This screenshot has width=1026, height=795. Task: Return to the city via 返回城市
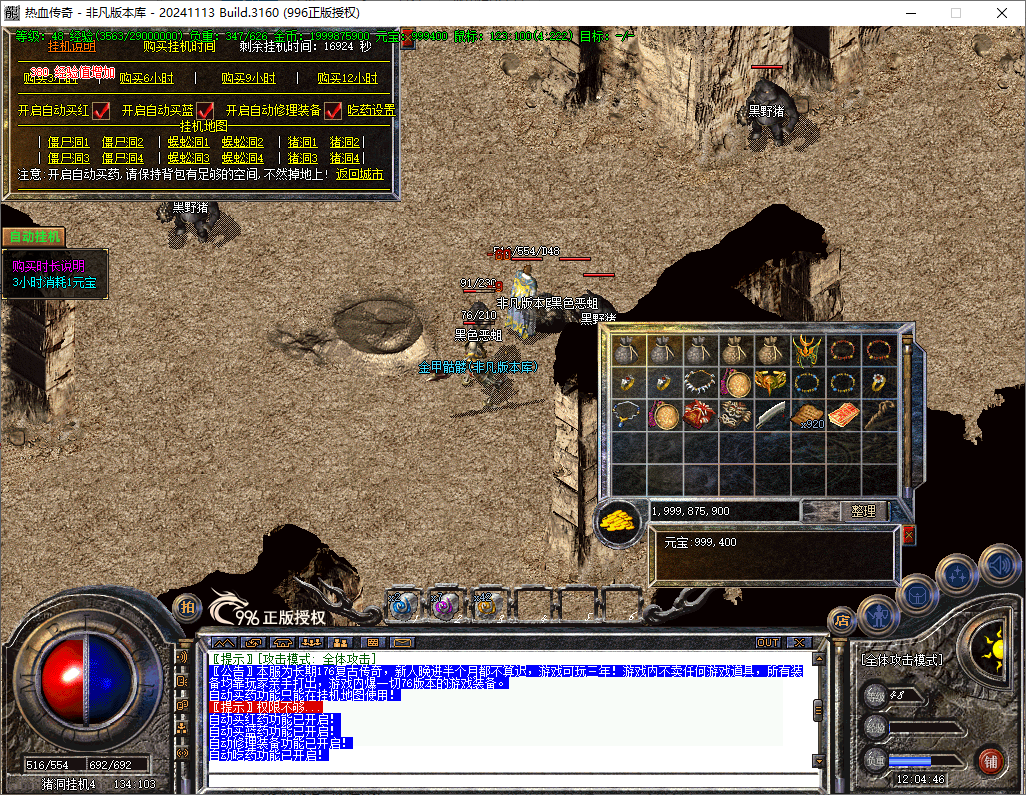359,174
